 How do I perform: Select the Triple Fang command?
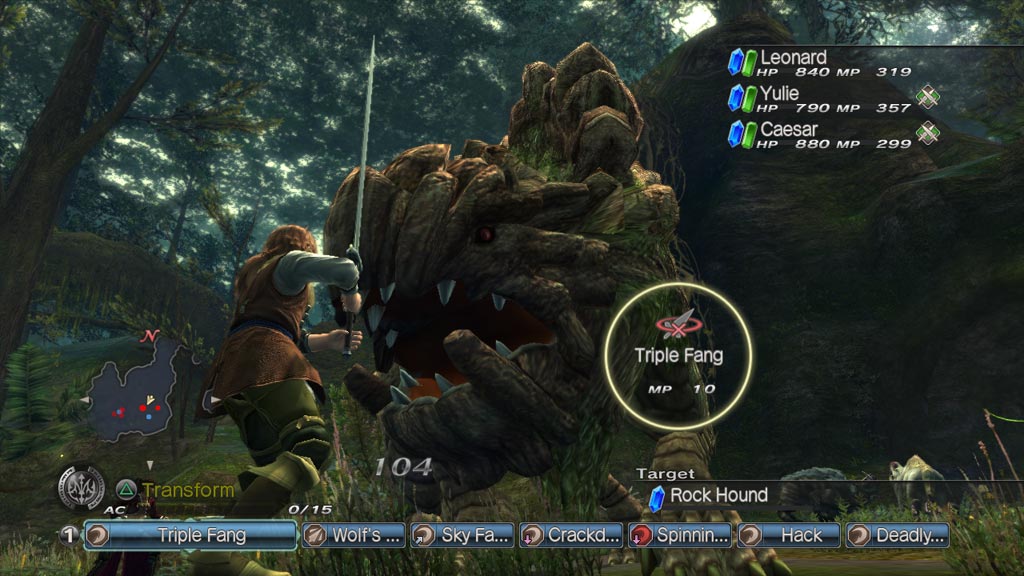point(190,535)
